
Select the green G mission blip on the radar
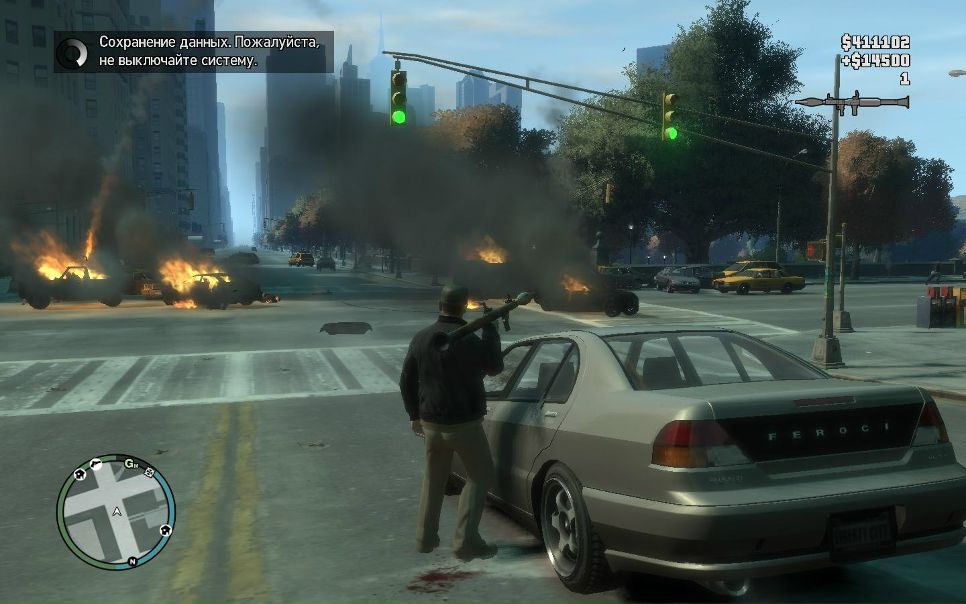130,462
